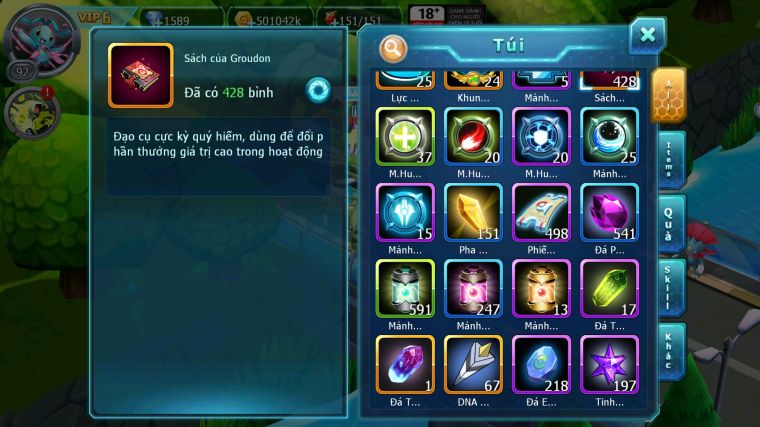The image size is (760, 427).
Task: Select the ticket item with 498
Action: pos(541,211)
